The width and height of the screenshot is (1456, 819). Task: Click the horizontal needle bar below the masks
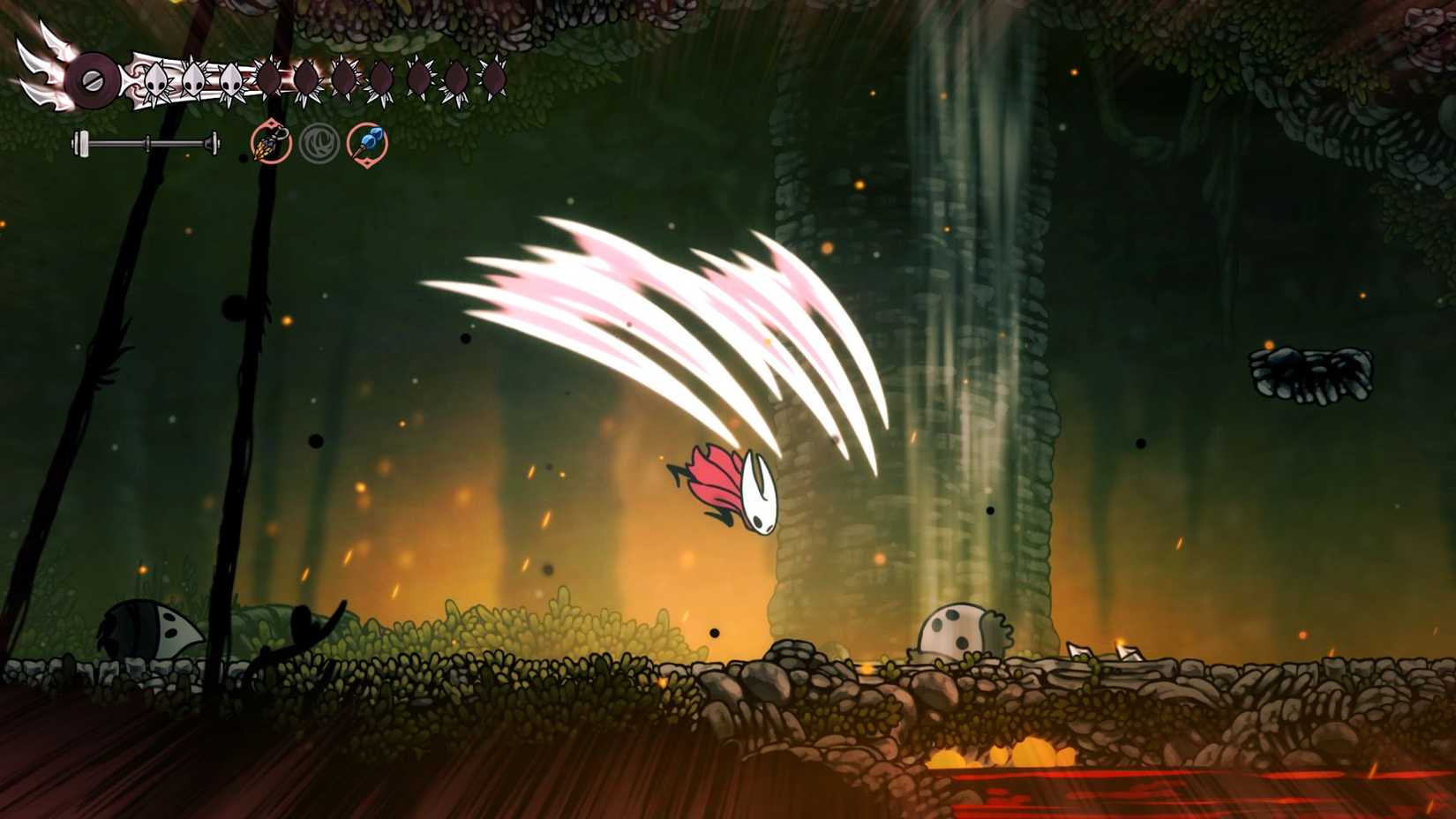146,141
